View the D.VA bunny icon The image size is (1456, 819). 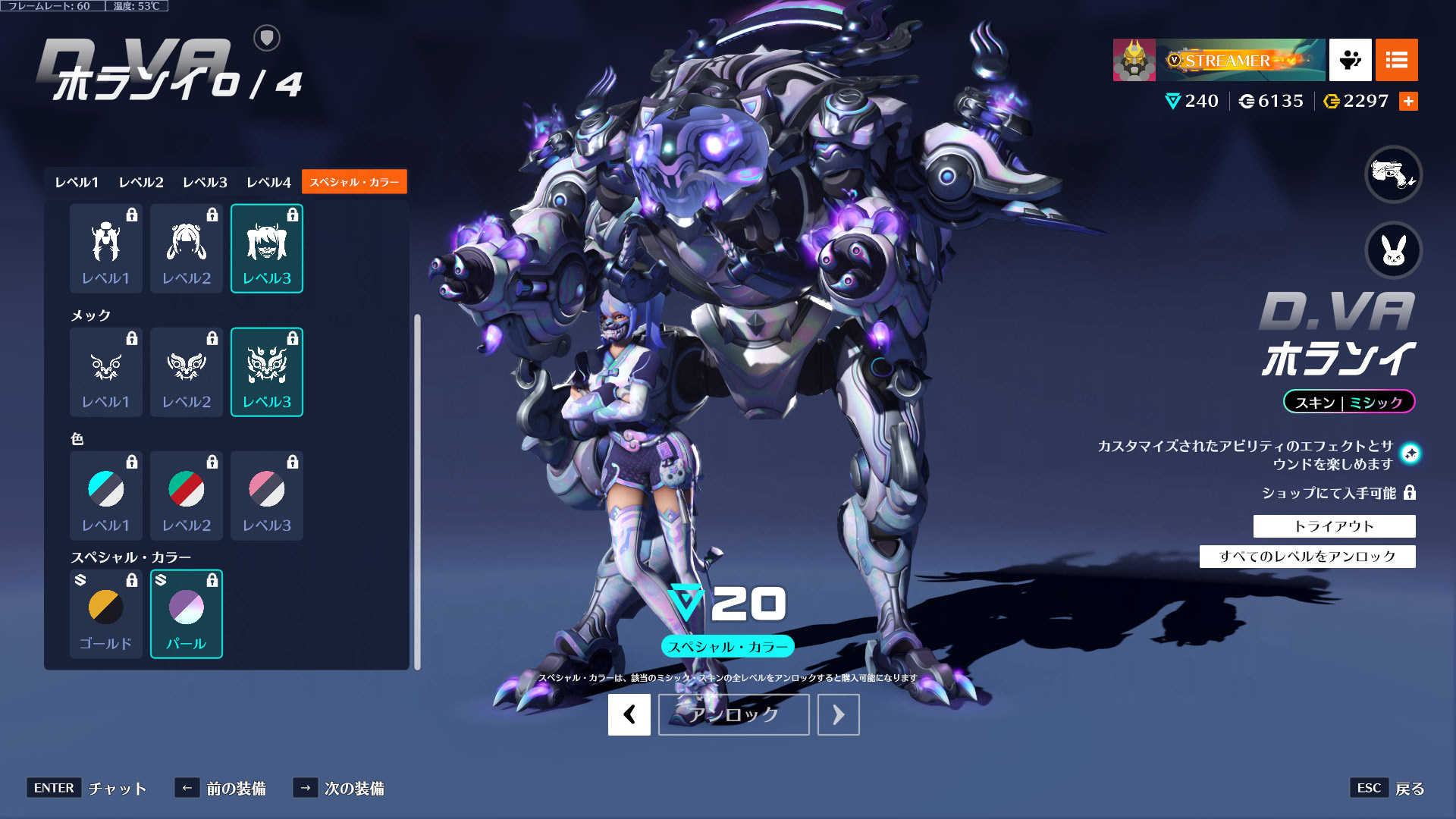pos(1393,250)
